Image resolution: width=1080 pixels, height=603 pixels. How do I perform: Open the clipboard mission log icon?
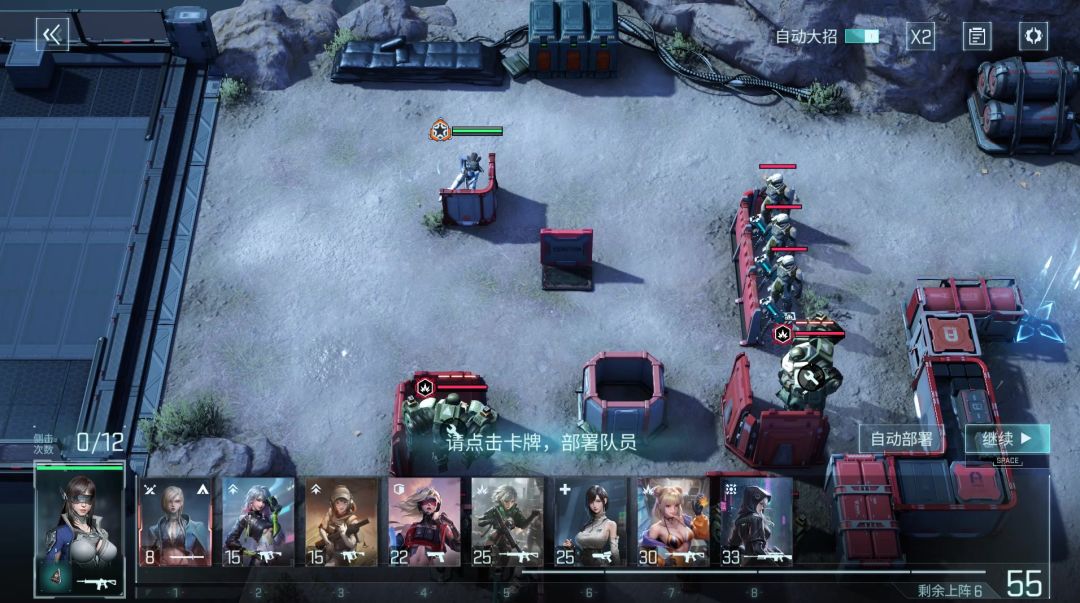[977, 37]
